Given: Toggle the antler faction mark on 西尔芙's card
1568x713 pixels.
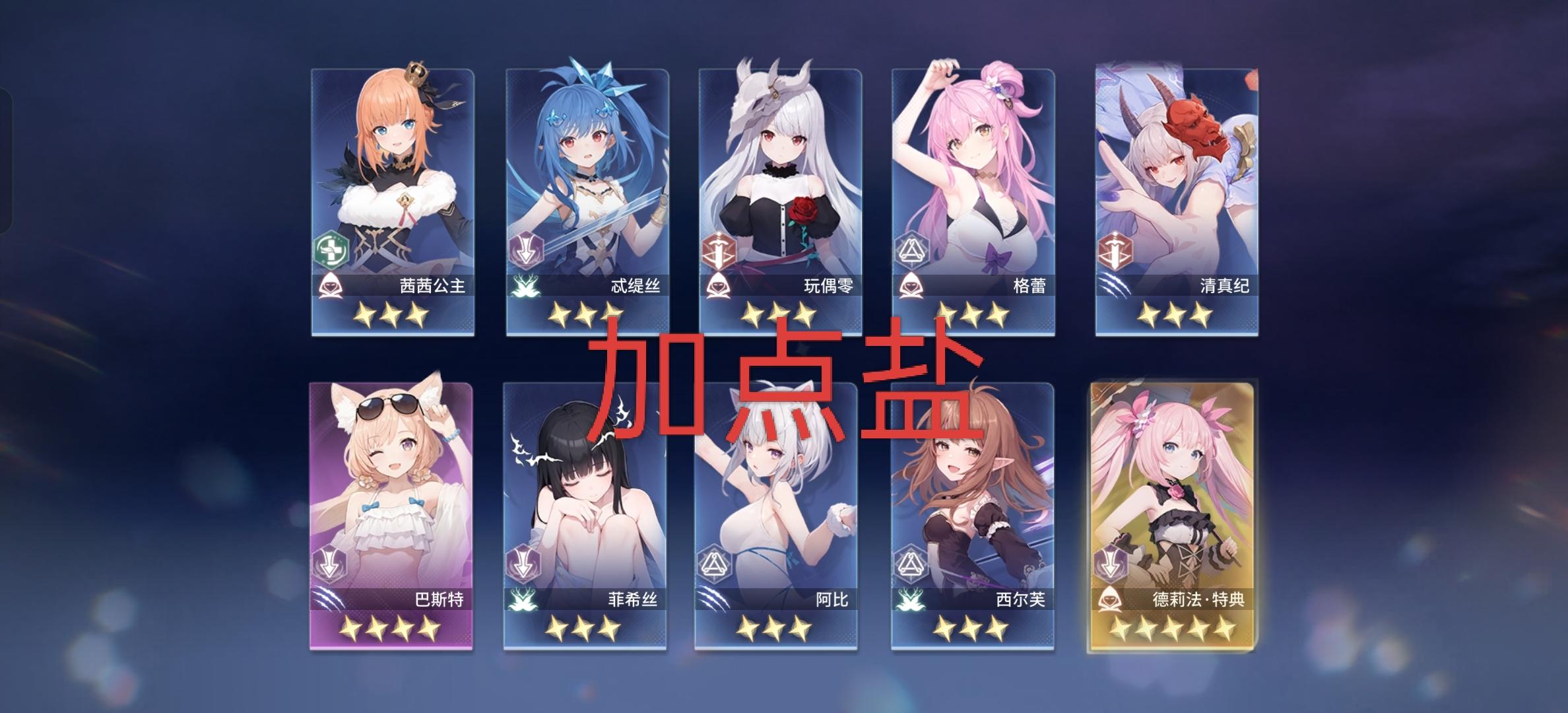Looking at the screenshot, I should [x=913, y=599].
